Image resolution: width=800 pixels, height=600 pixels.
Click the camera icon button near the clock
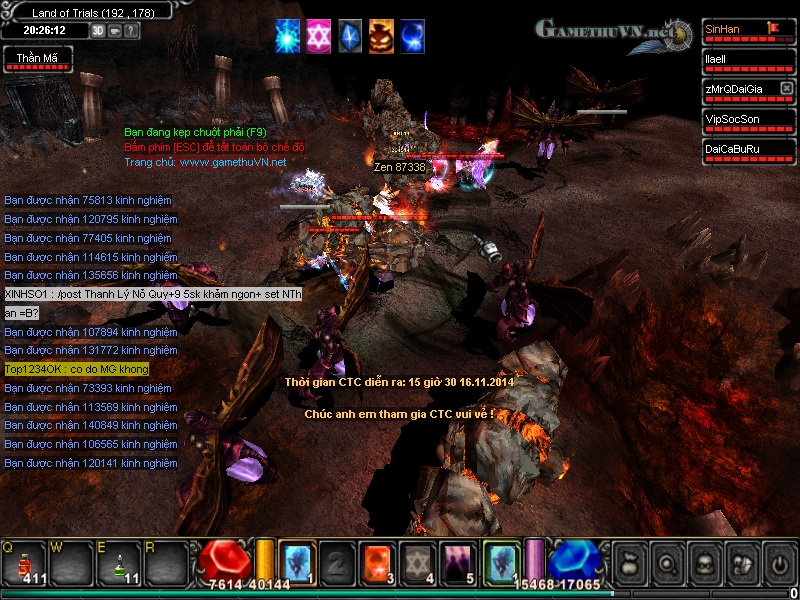(x=115, y=30)
